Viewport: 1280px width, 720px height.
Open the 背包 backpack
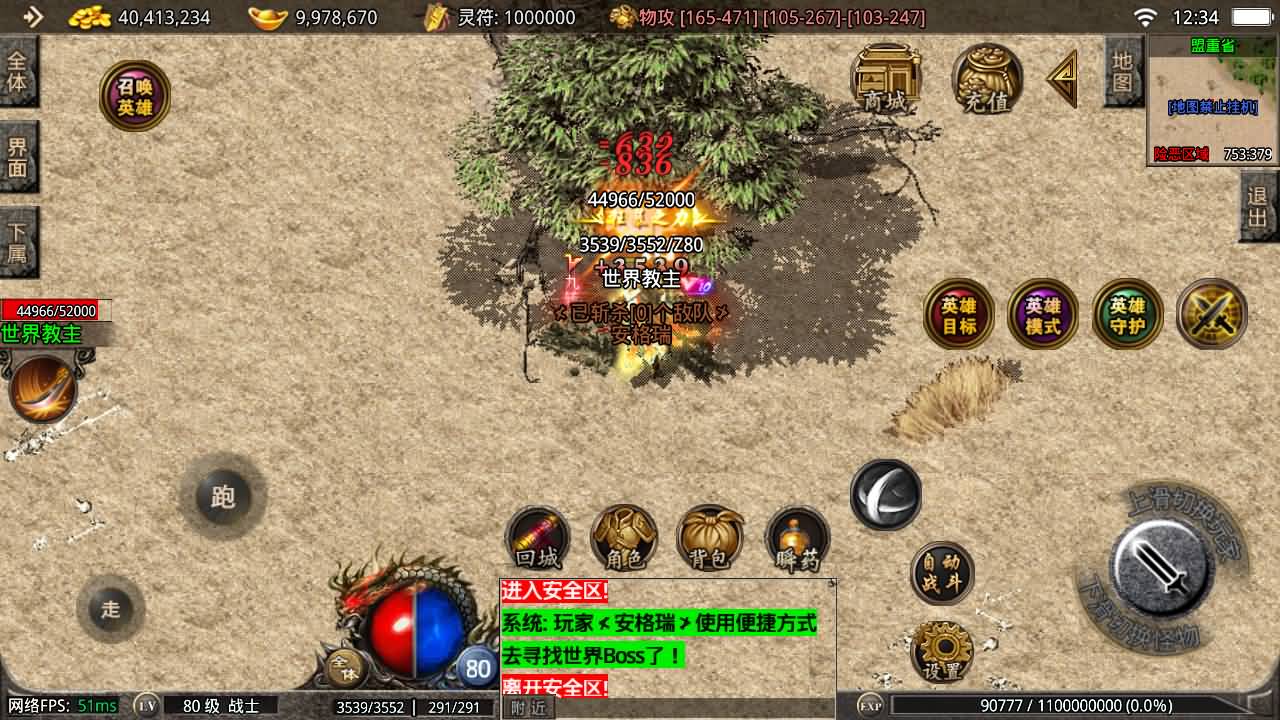tap(710, 538)
